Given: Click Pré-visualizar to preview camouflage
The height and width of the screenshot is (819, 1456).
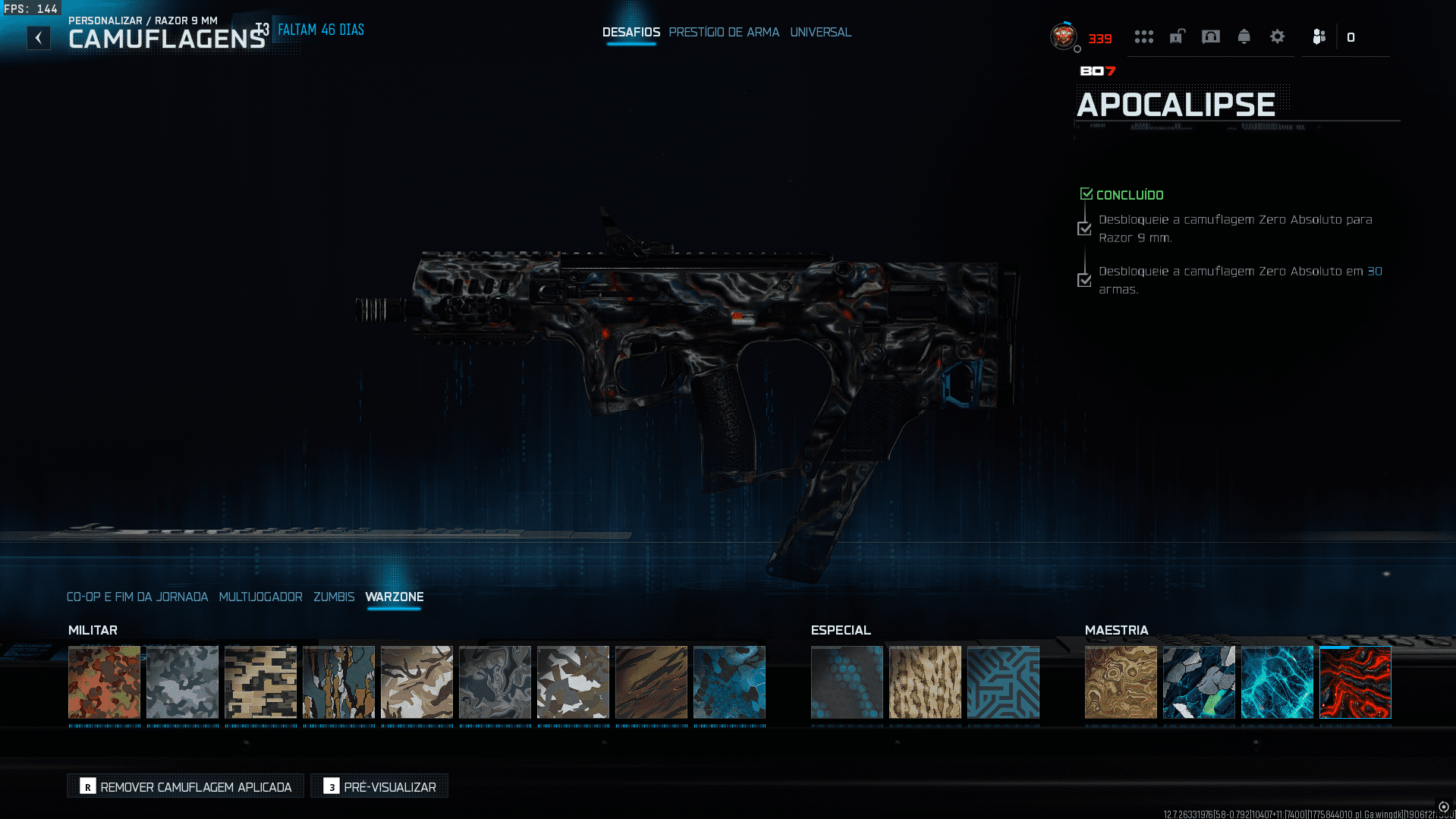Looking at the screenshot, I should coord(379,786).
